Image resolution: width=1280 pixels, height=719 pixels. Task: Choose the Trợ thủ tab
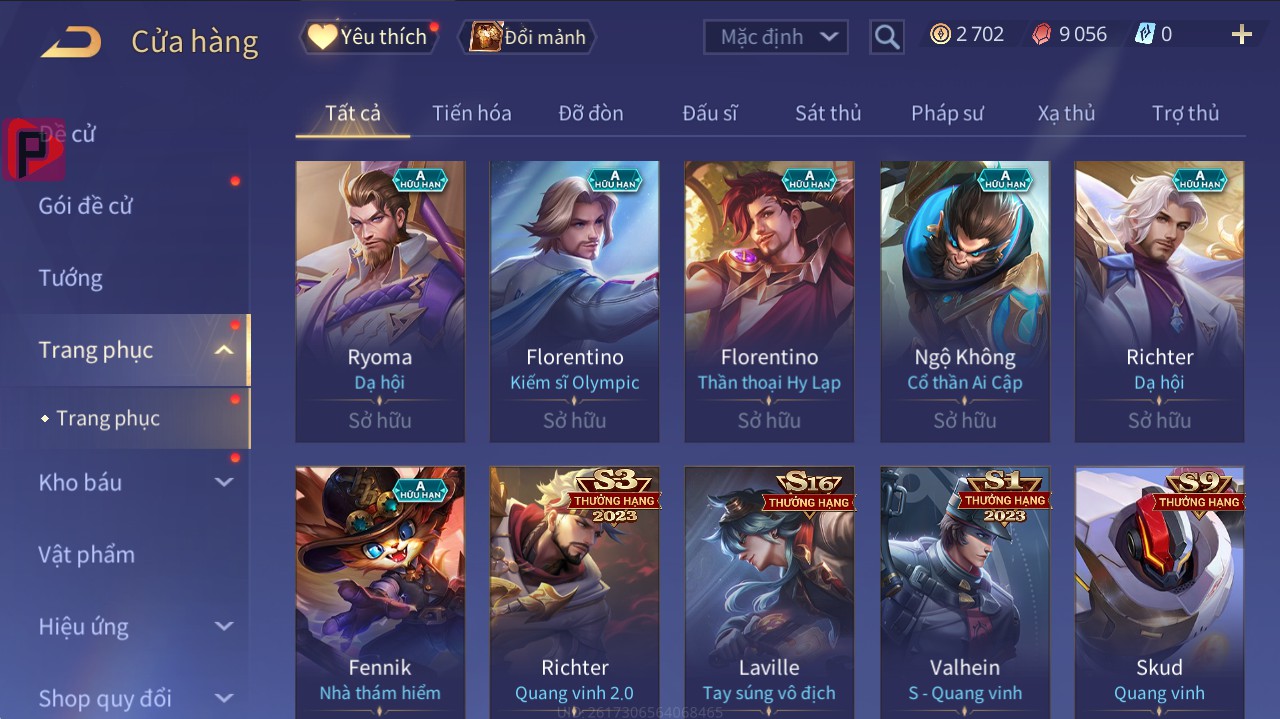[1185, 113]
